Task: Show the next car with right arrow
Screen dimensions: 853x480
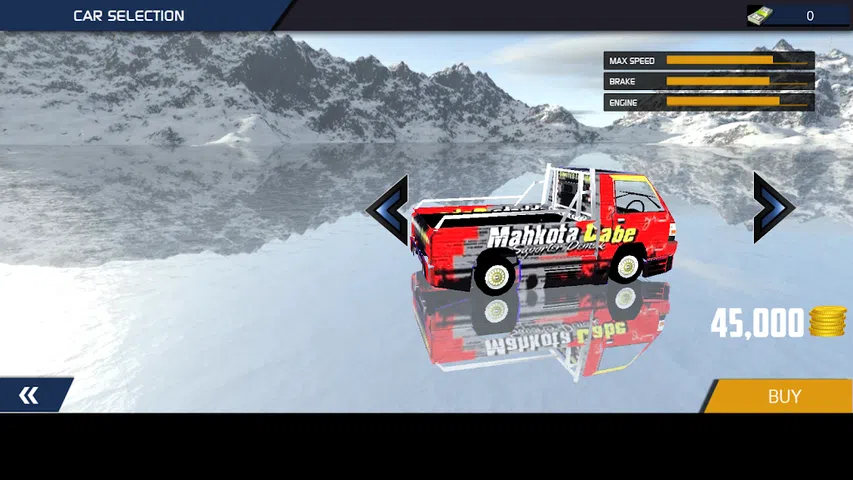Action: click(x=772, y=208)
